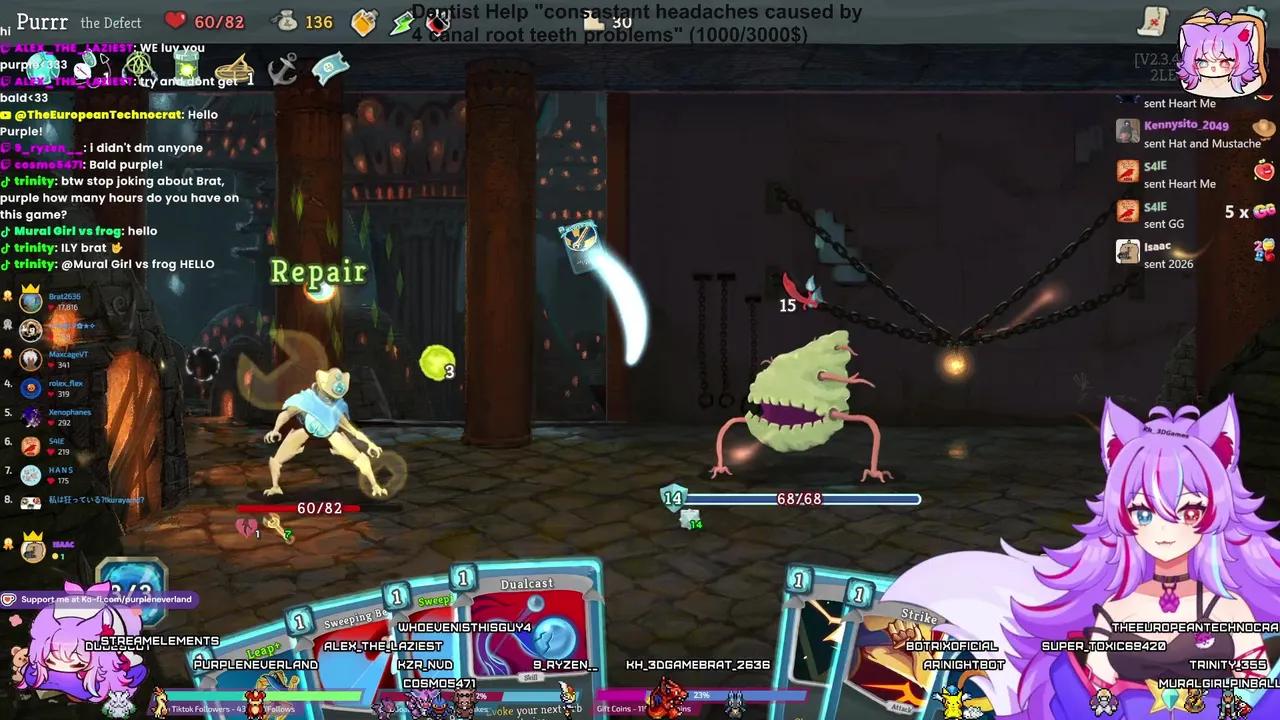Select the green lightning potion
Viewport: 1280px width, 720px height.
(402, 22)
